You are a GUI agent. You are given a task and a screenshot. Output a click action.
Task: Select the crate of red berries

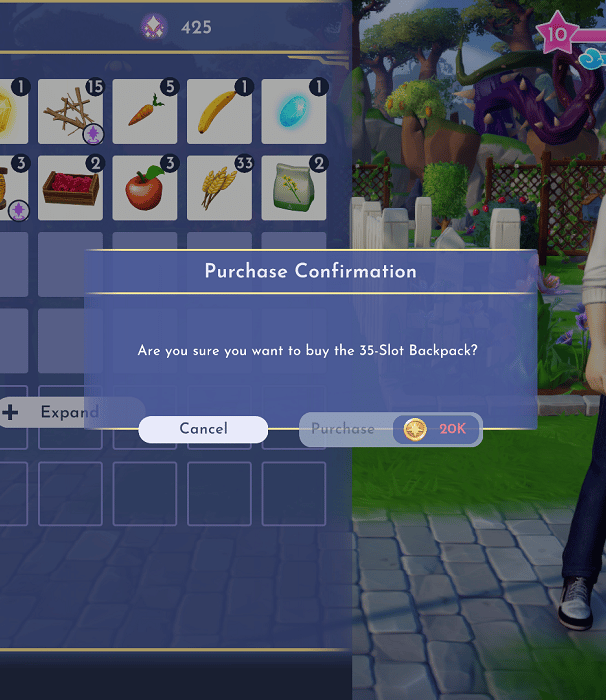(70, 187)
